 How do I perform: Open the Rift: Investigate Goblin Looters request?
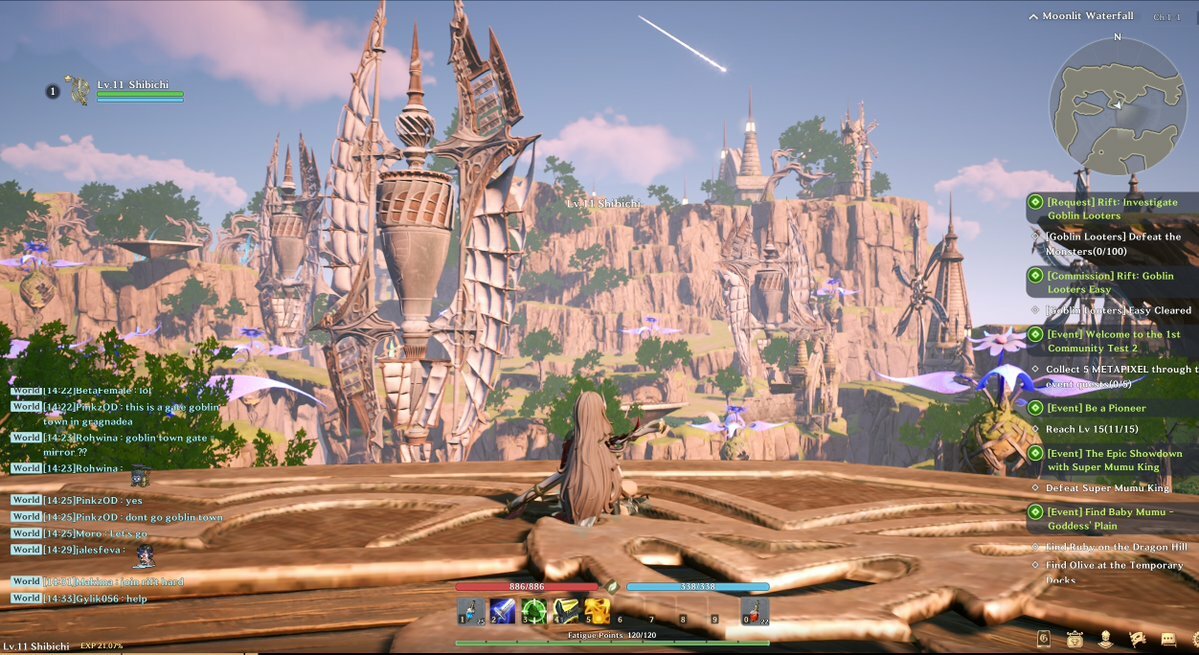[x=1098, y=208]
